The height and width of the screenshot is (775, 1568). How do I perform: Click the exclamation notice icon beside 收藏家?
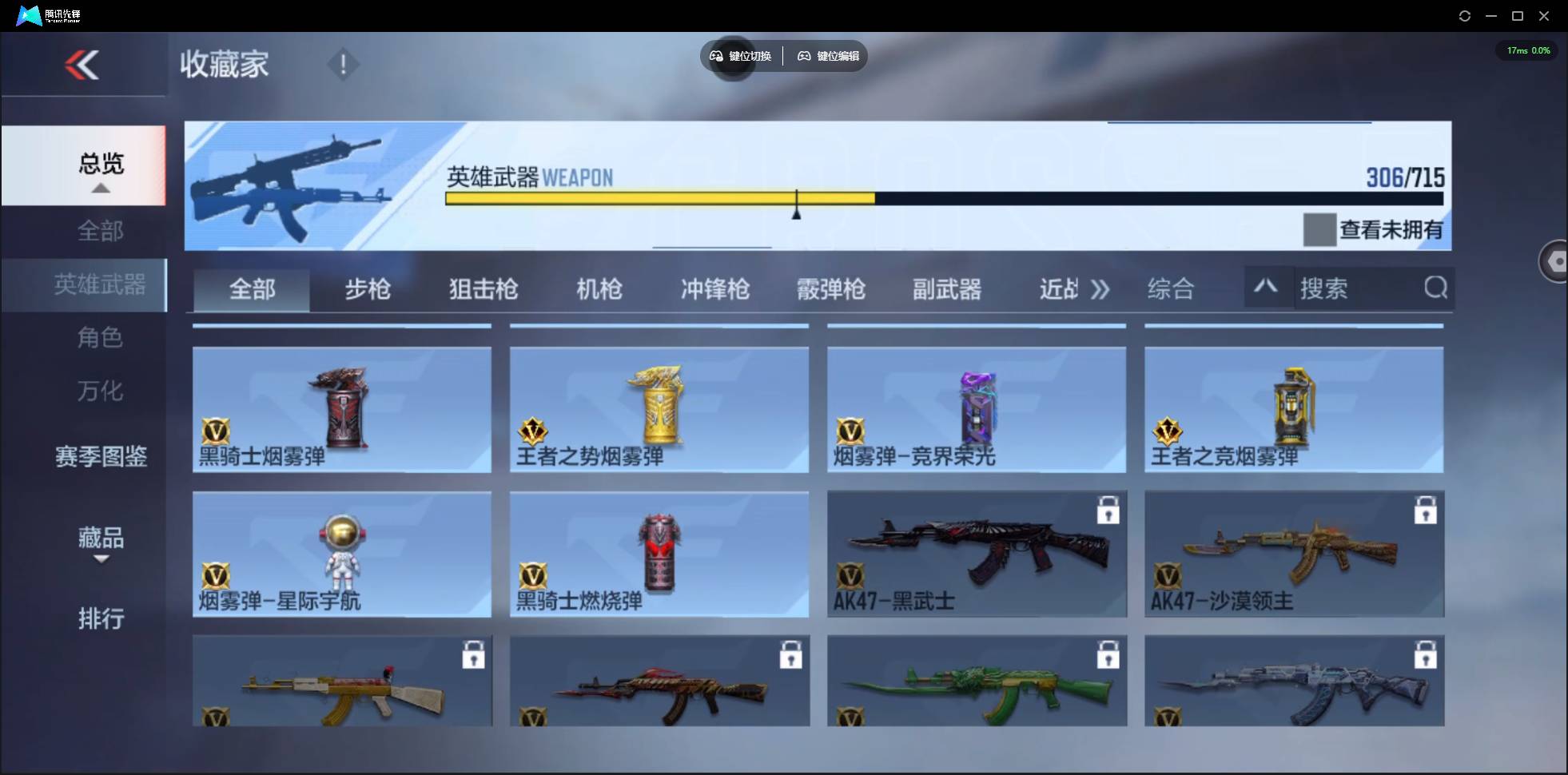(x=344, y=64)
